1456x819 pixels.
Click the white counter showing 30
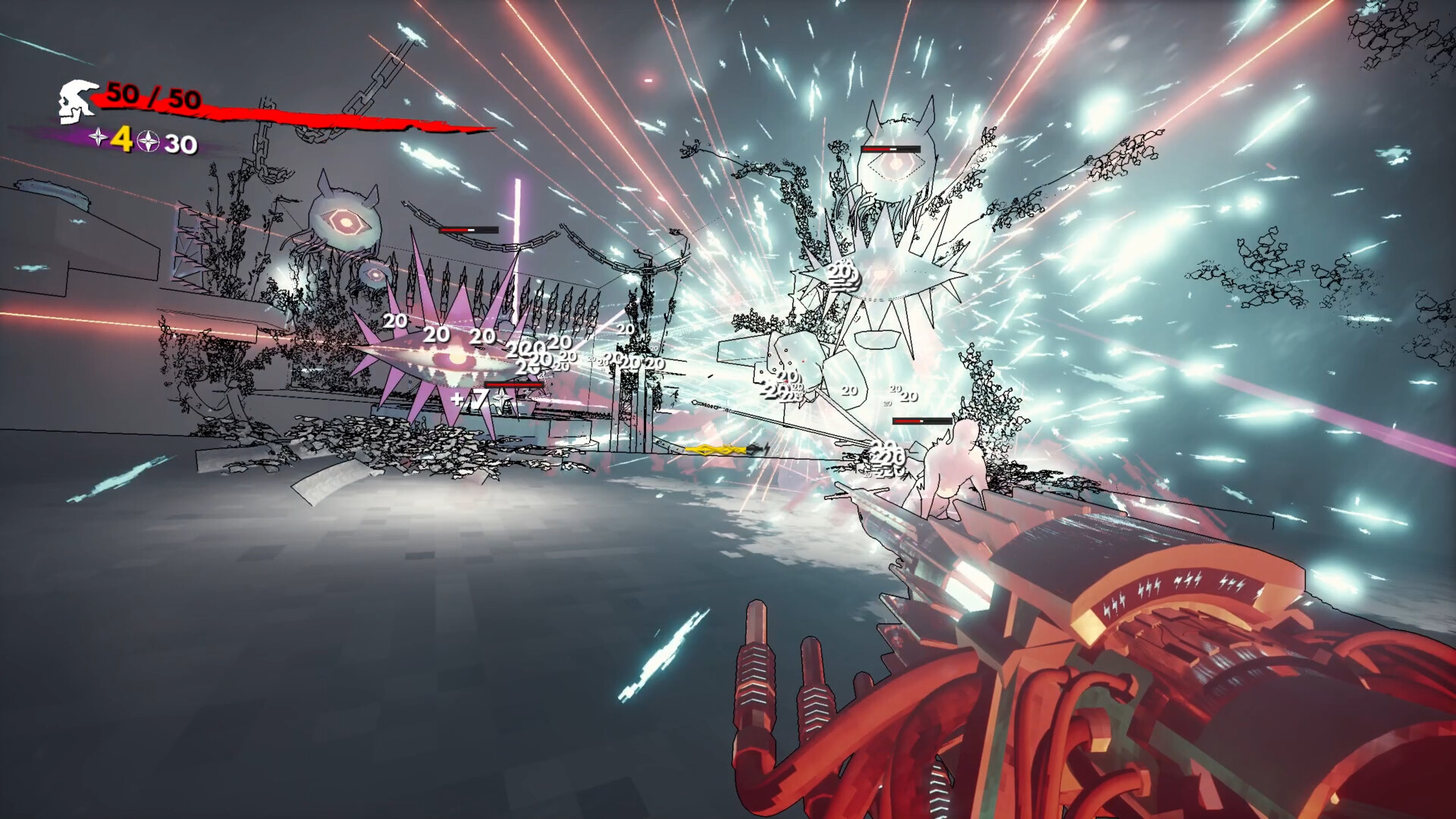pos(180,142)
